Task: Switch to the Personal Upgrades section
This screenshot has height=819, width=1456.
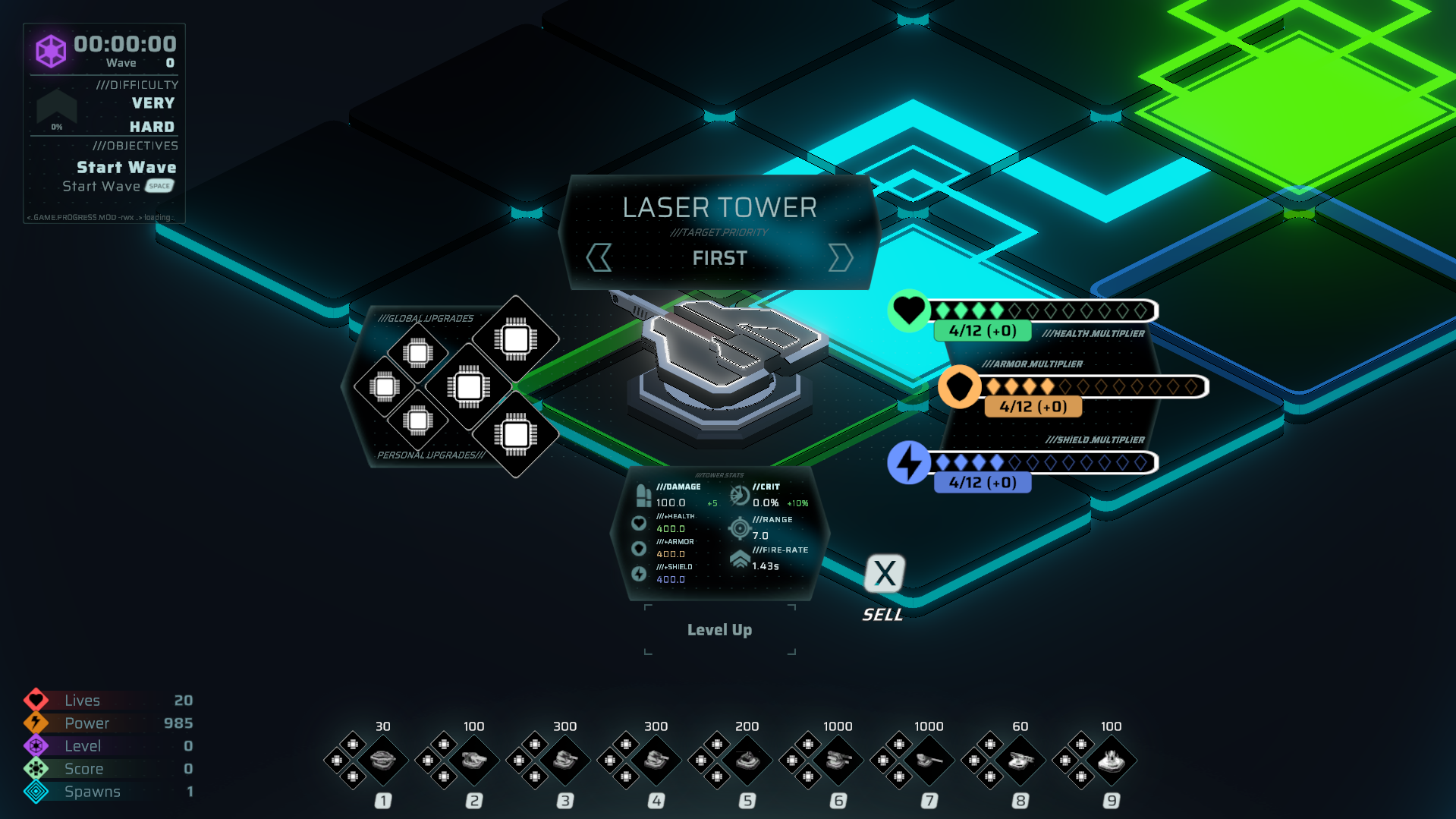Action: [x=432, y=455]
